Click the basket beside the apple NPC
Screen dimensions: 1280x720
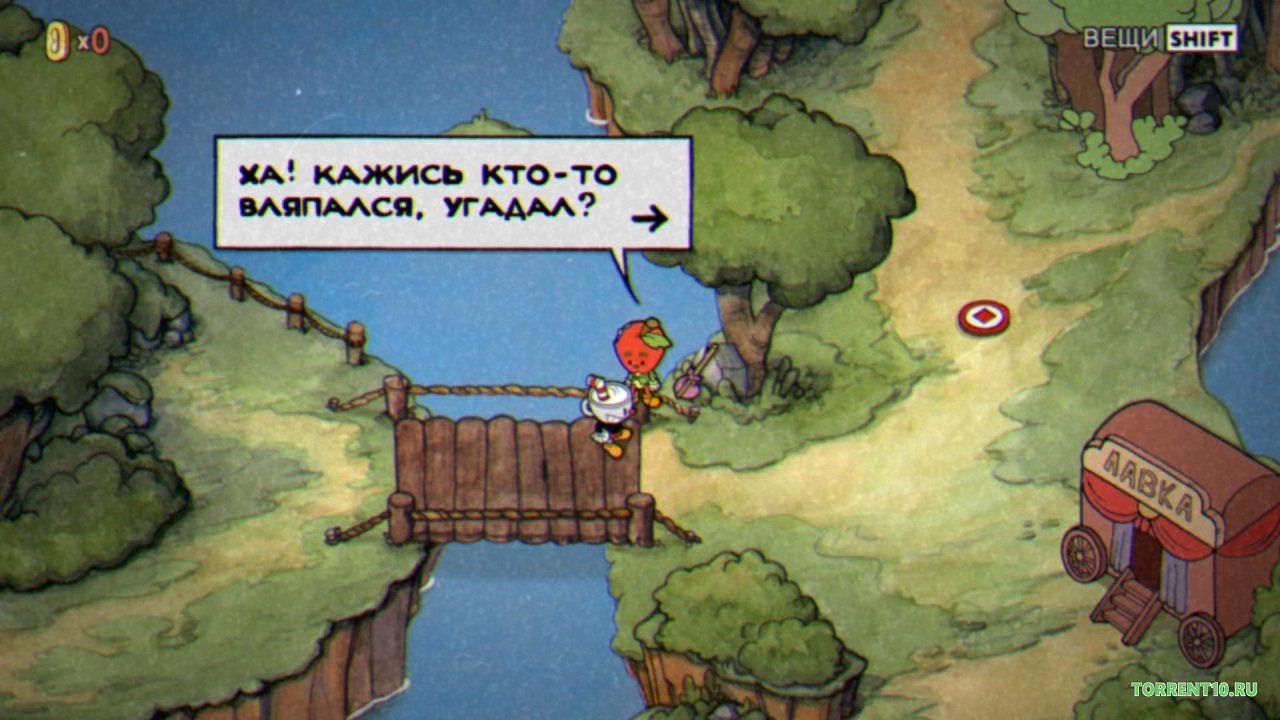point(690,385)
